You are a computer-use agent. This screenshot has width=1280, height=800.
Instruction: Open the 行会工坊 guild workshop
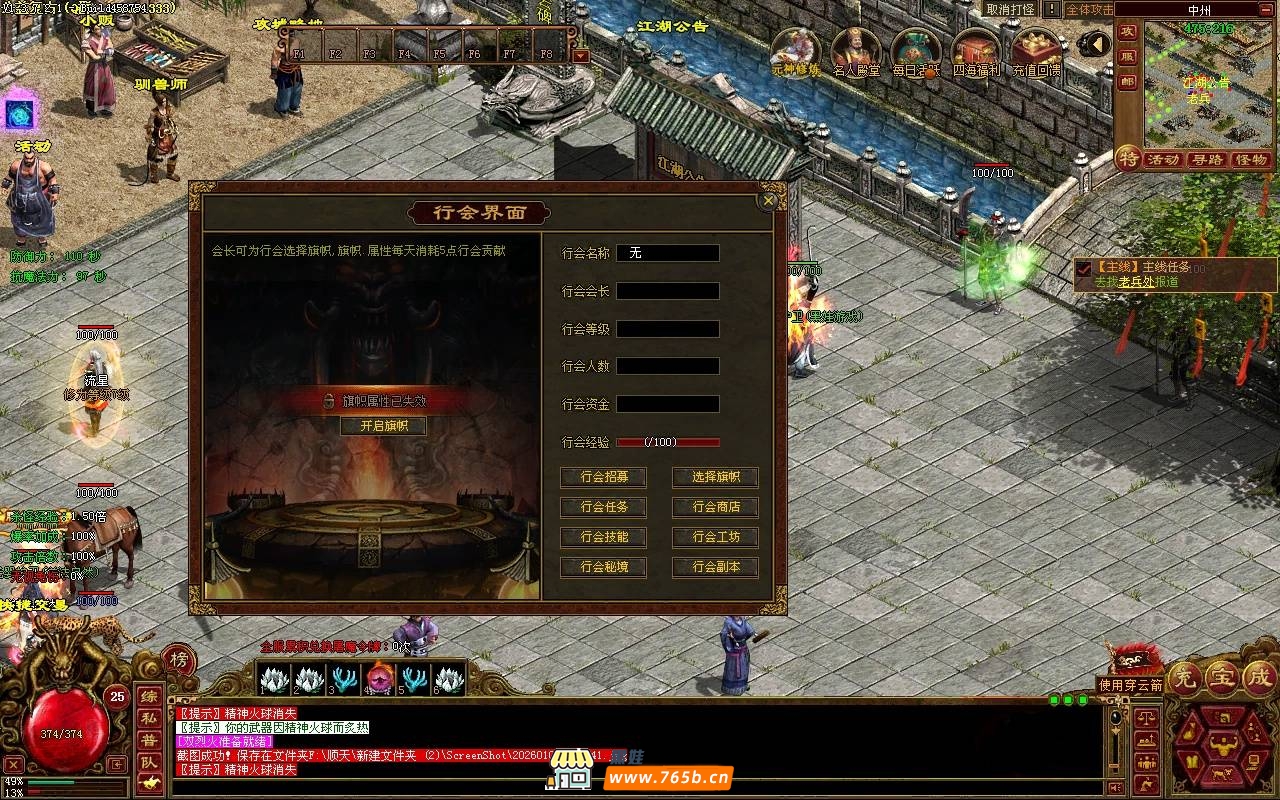pos(715,538)
